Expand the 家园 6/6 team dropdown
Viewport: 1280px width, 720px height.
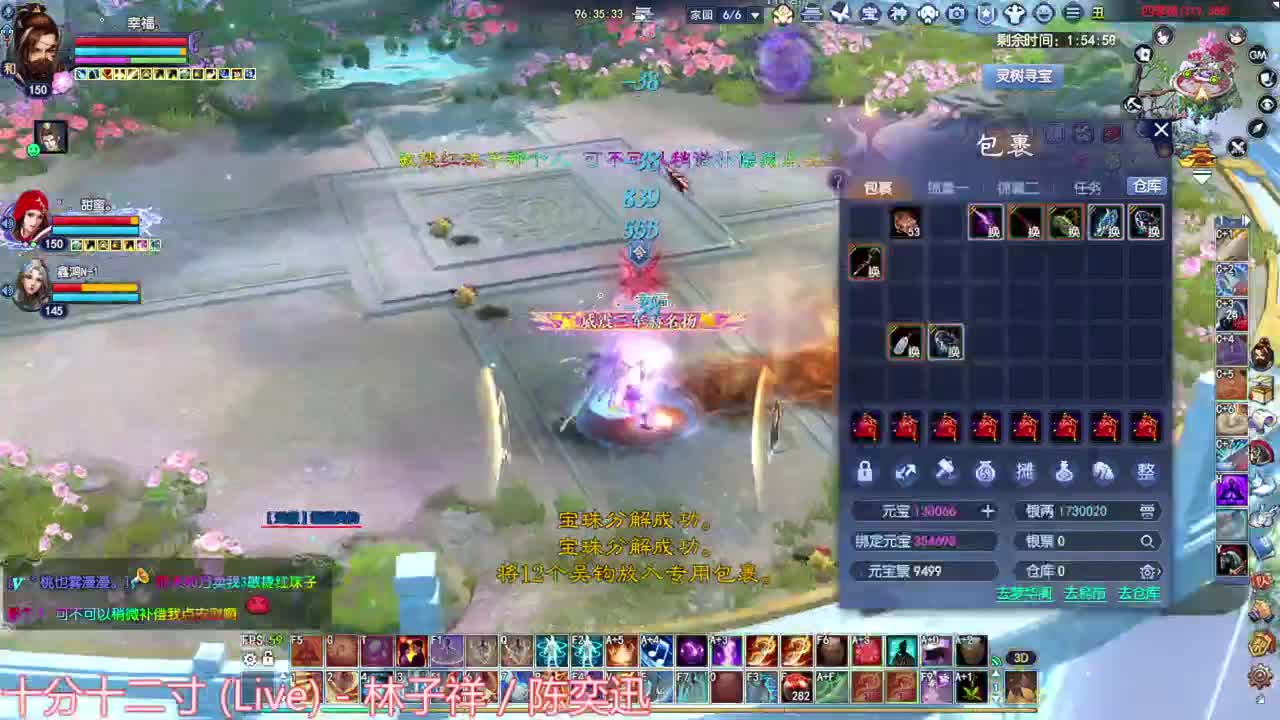(x=757, y=15)
